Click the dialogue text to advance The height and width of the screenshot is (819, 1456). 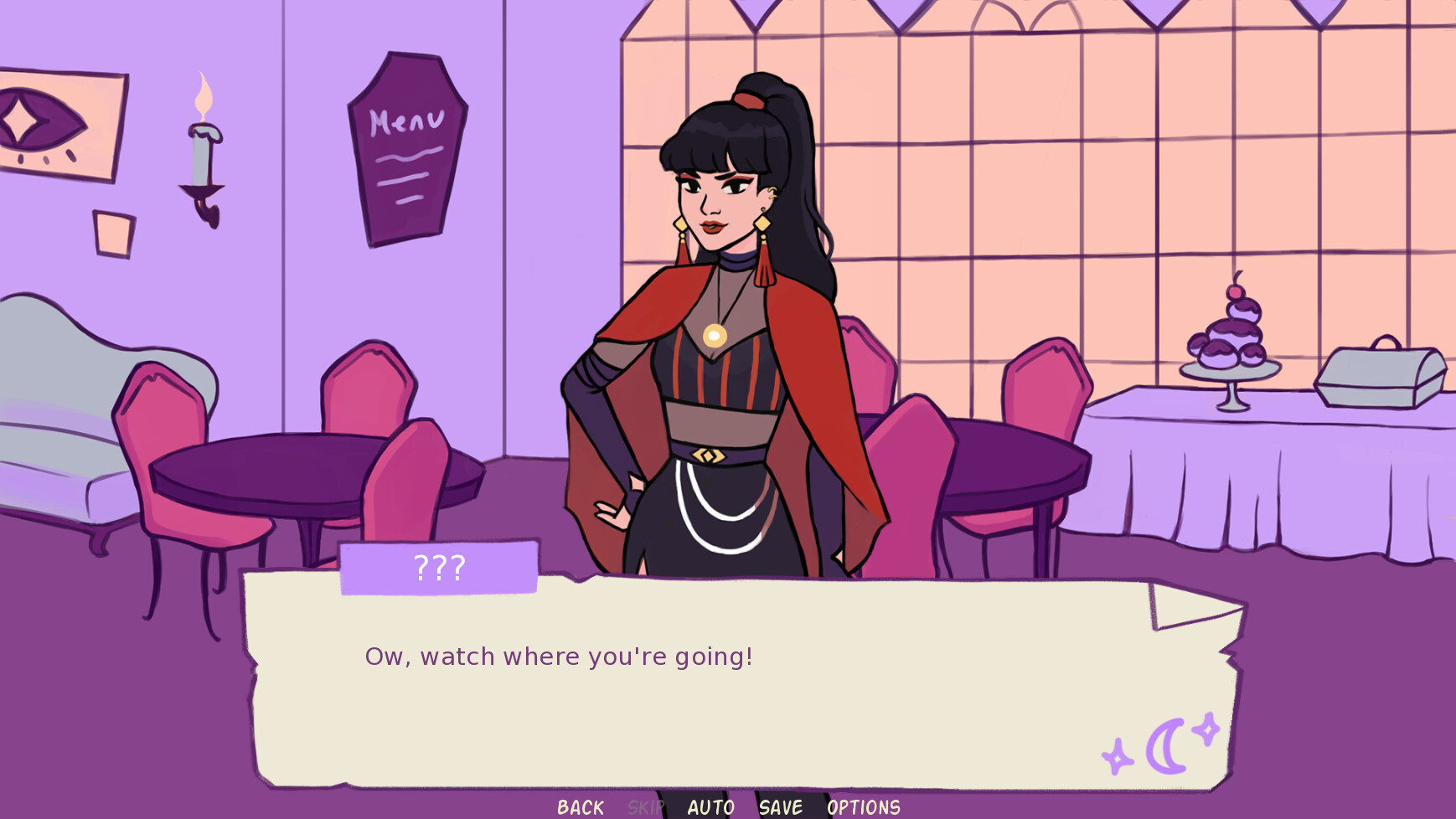[558, 657]
